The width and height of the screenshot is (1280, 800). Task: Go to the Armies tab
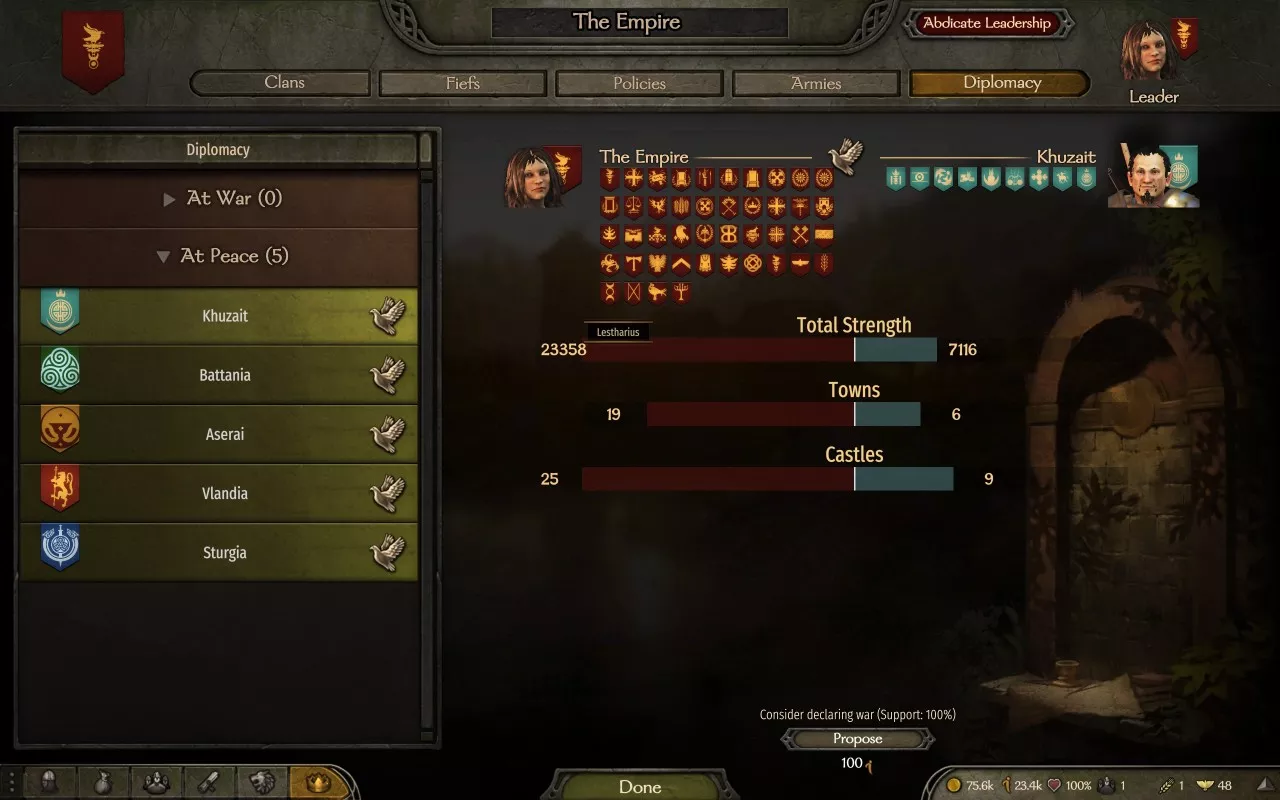(x=816, y=83)
